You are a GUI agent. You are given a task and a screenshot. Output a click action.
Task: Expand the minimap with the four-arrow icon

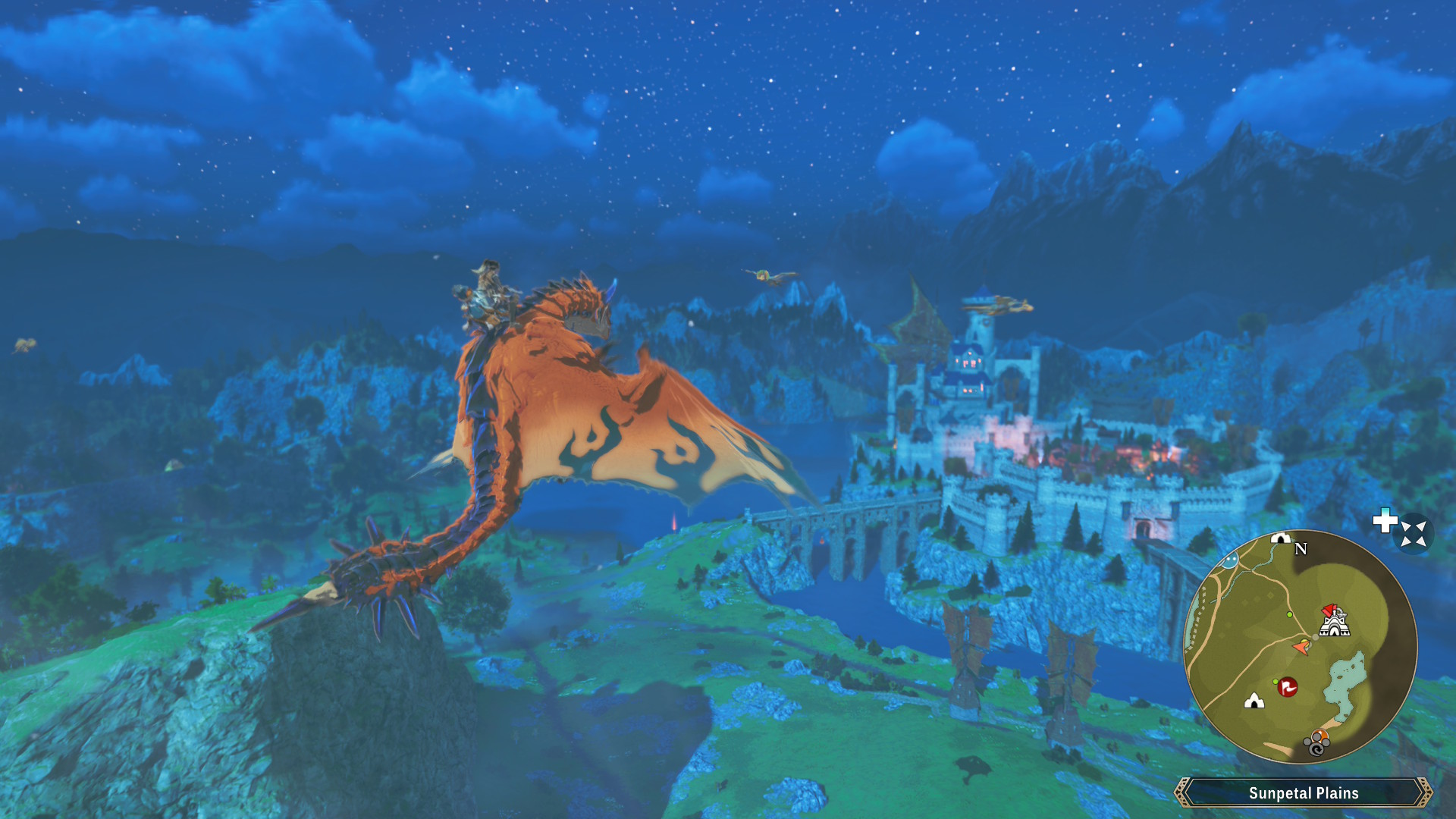[x=1414, y=533]
